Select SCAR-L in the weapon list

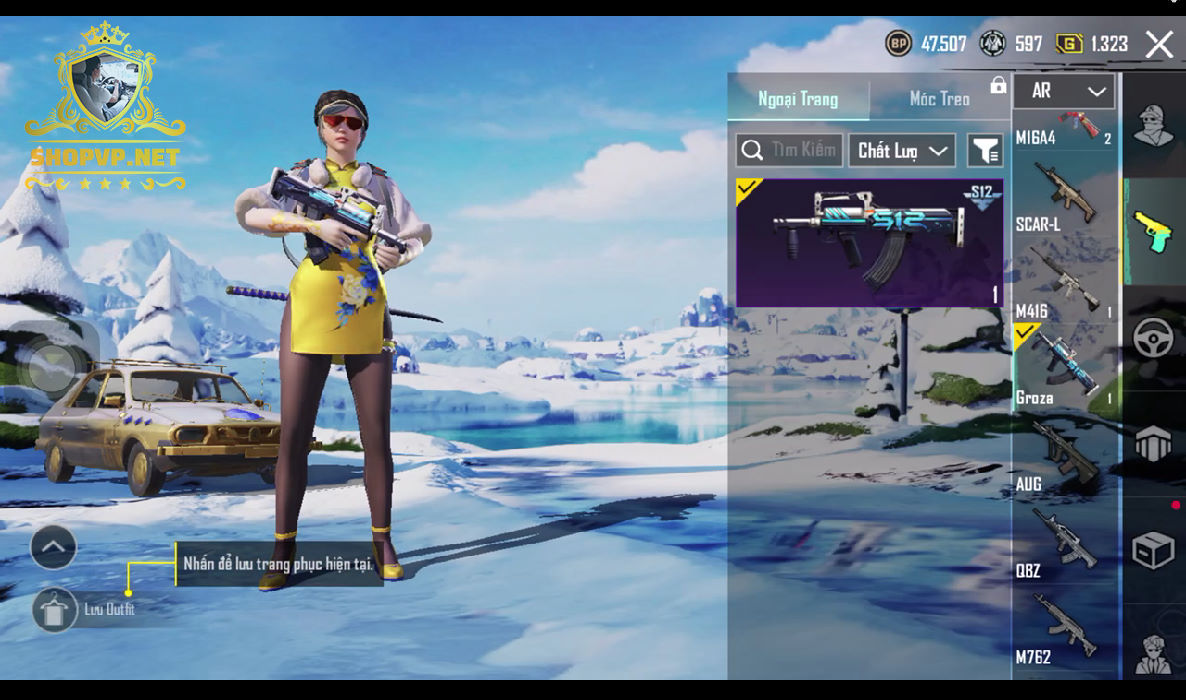1064,198
